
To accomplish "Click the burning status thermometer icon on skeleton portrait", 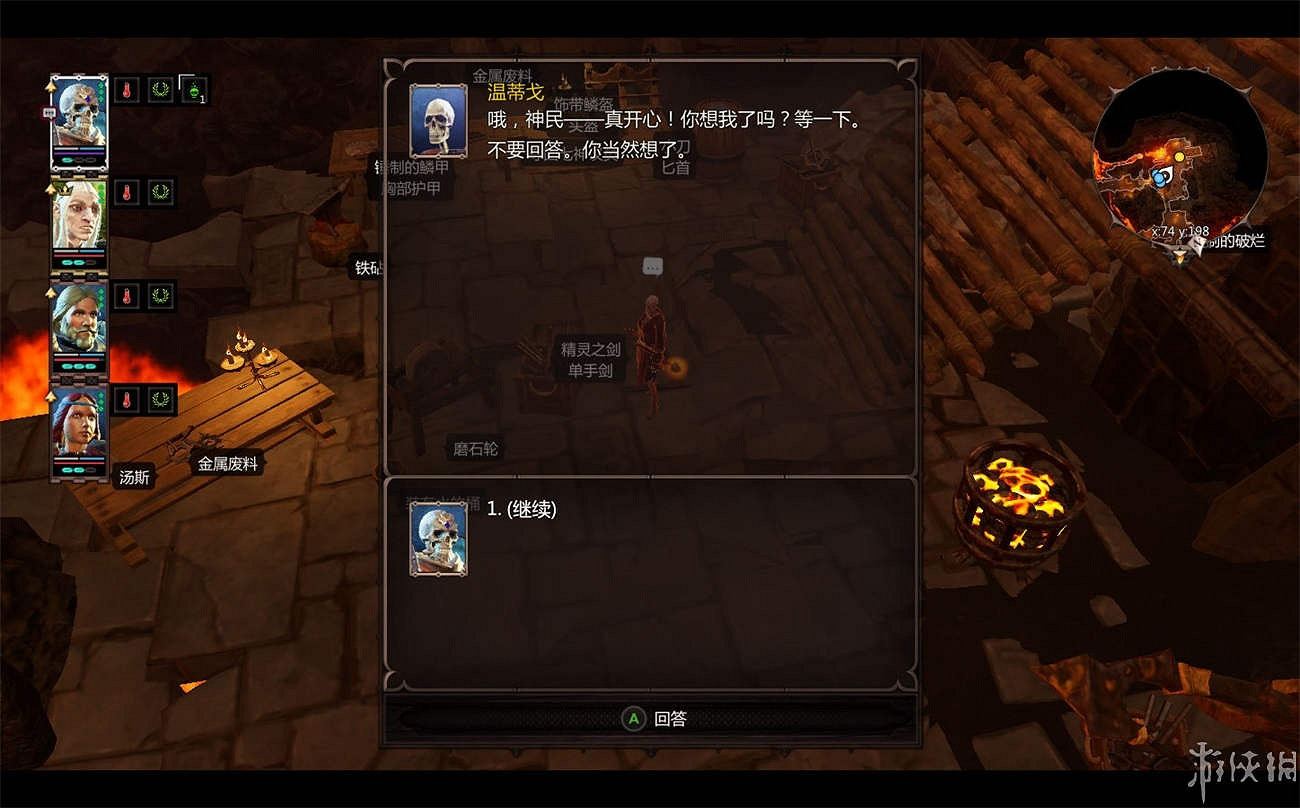I will click(126, 90).
